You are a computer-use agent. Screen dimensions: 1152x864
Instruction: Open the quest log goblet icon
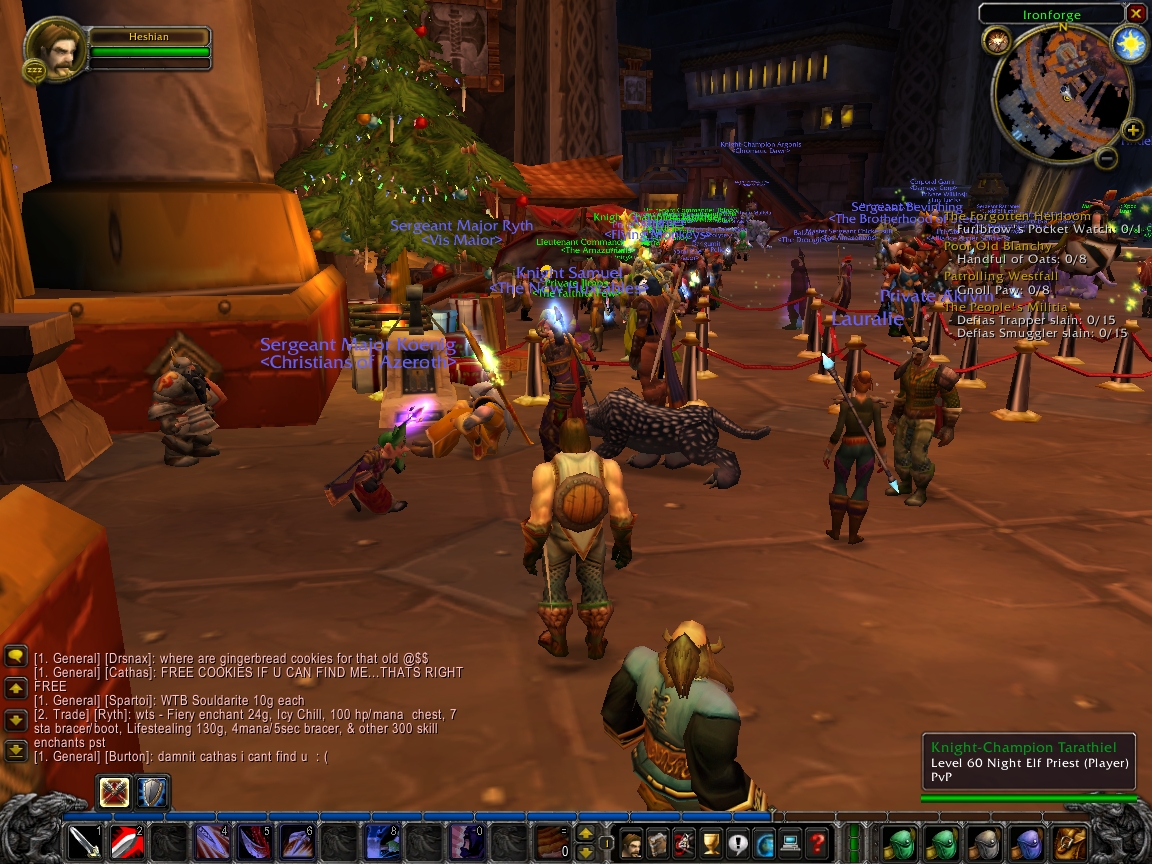pyautogui.click(x=711, y=843)
